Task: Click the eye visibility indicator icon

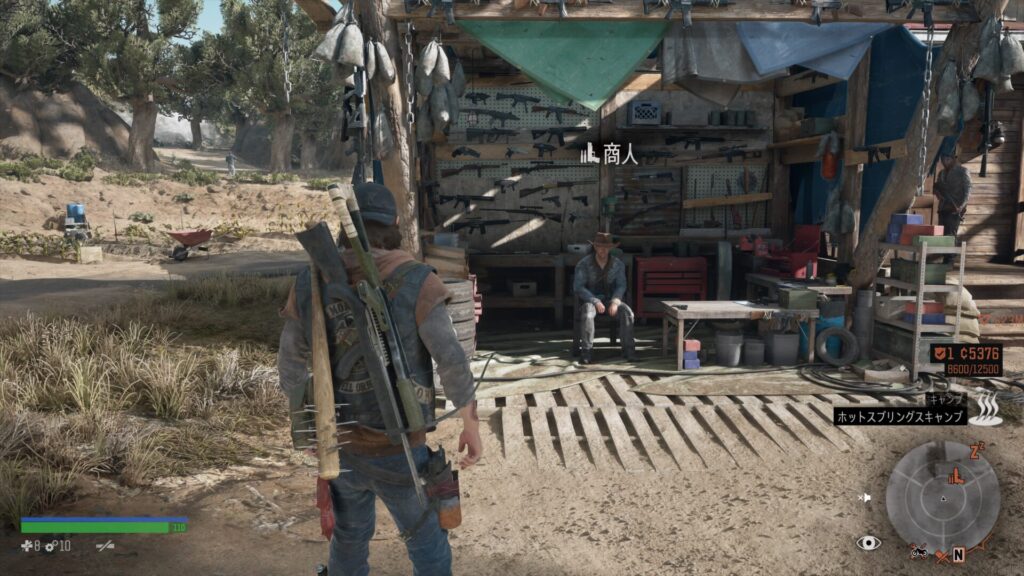Action: point(868,542)
